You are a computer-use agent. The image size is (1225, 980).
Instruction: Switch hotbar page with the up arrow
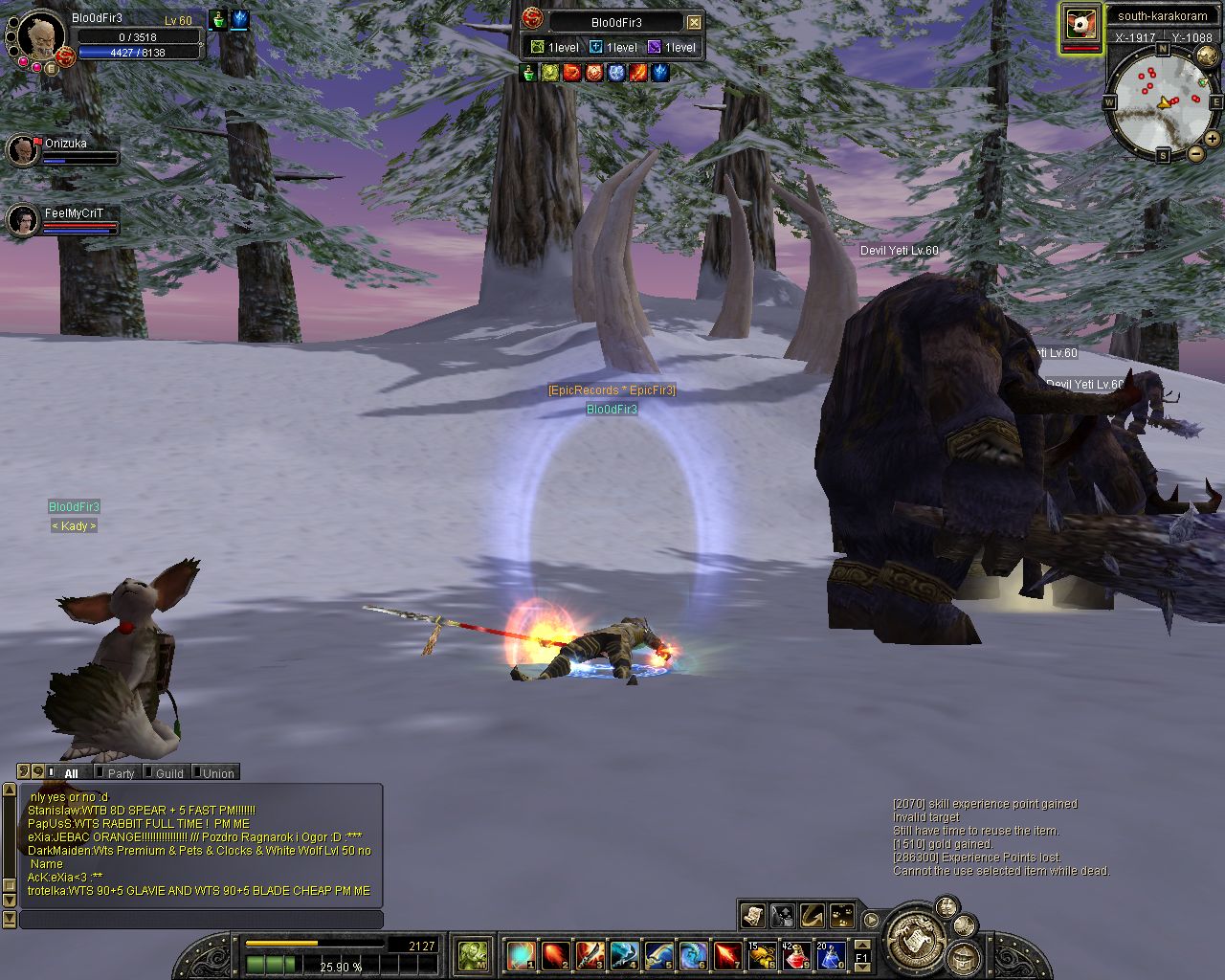[x=861, y=946]
